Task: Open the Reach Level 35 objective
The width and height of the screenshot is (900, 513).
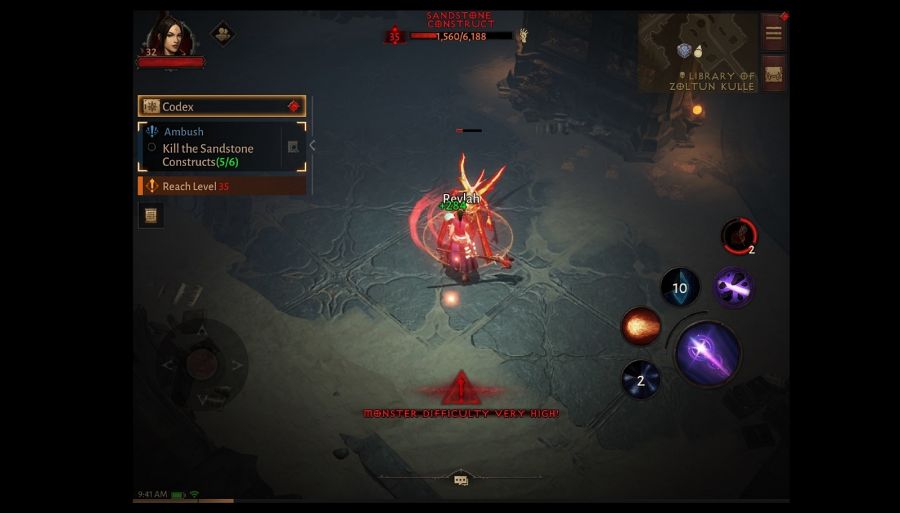Action: click(222, 186)
